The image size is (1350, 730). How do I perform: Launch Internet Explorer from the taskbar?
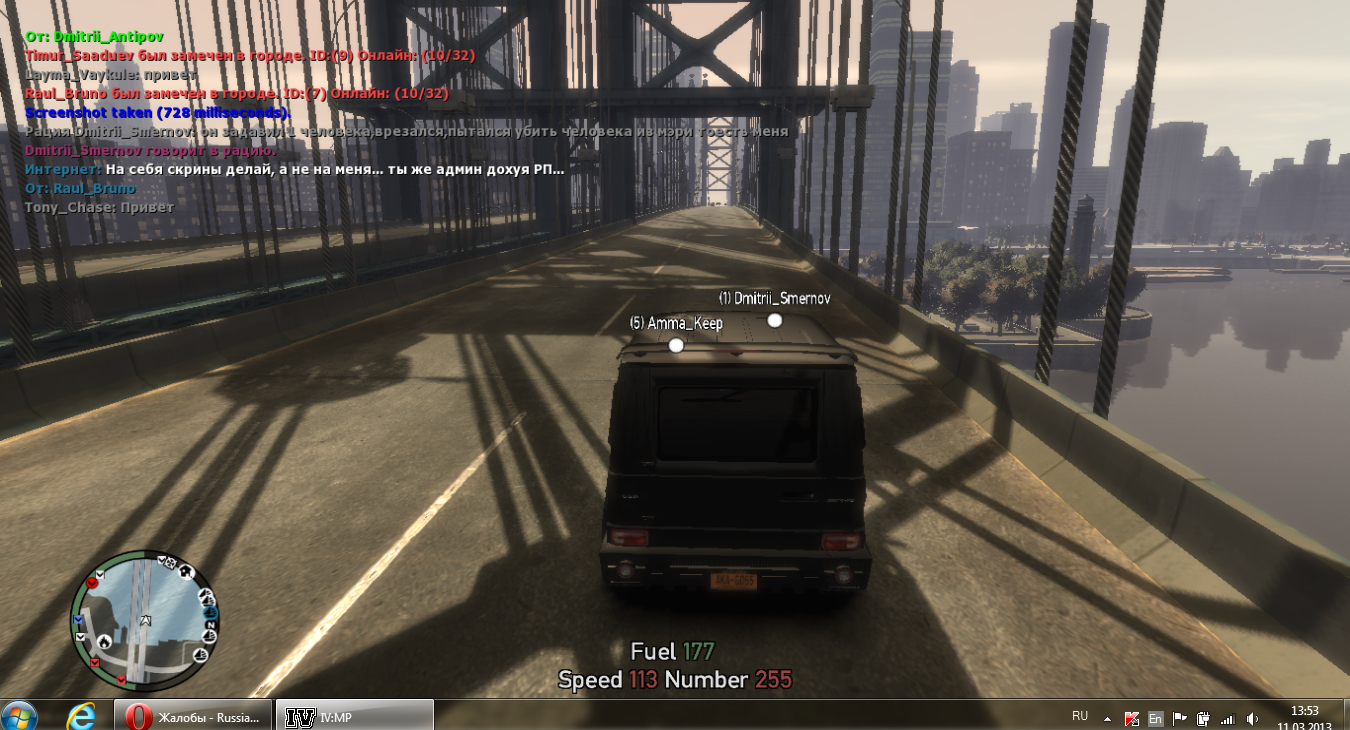(80, 716)
